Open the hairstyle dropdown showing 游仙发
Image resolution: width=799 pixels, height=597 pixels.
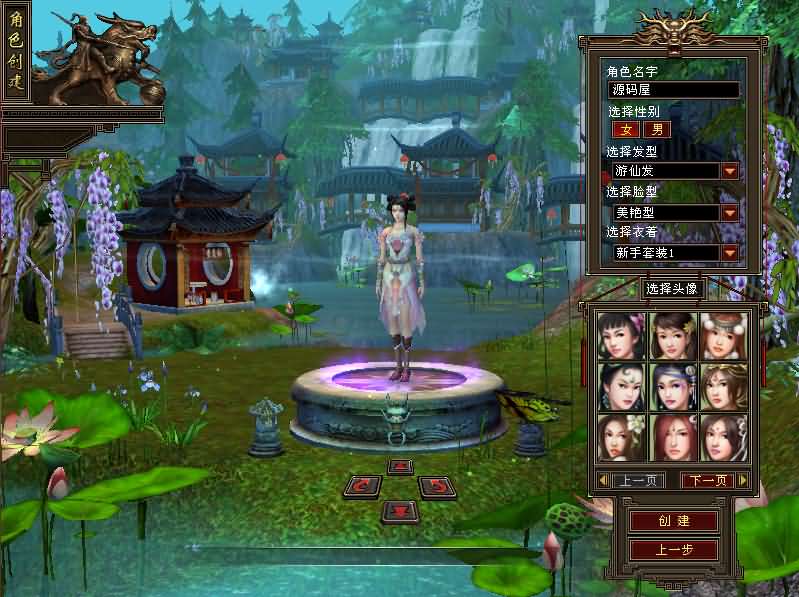pyautogui.click(x=730, y=171)
